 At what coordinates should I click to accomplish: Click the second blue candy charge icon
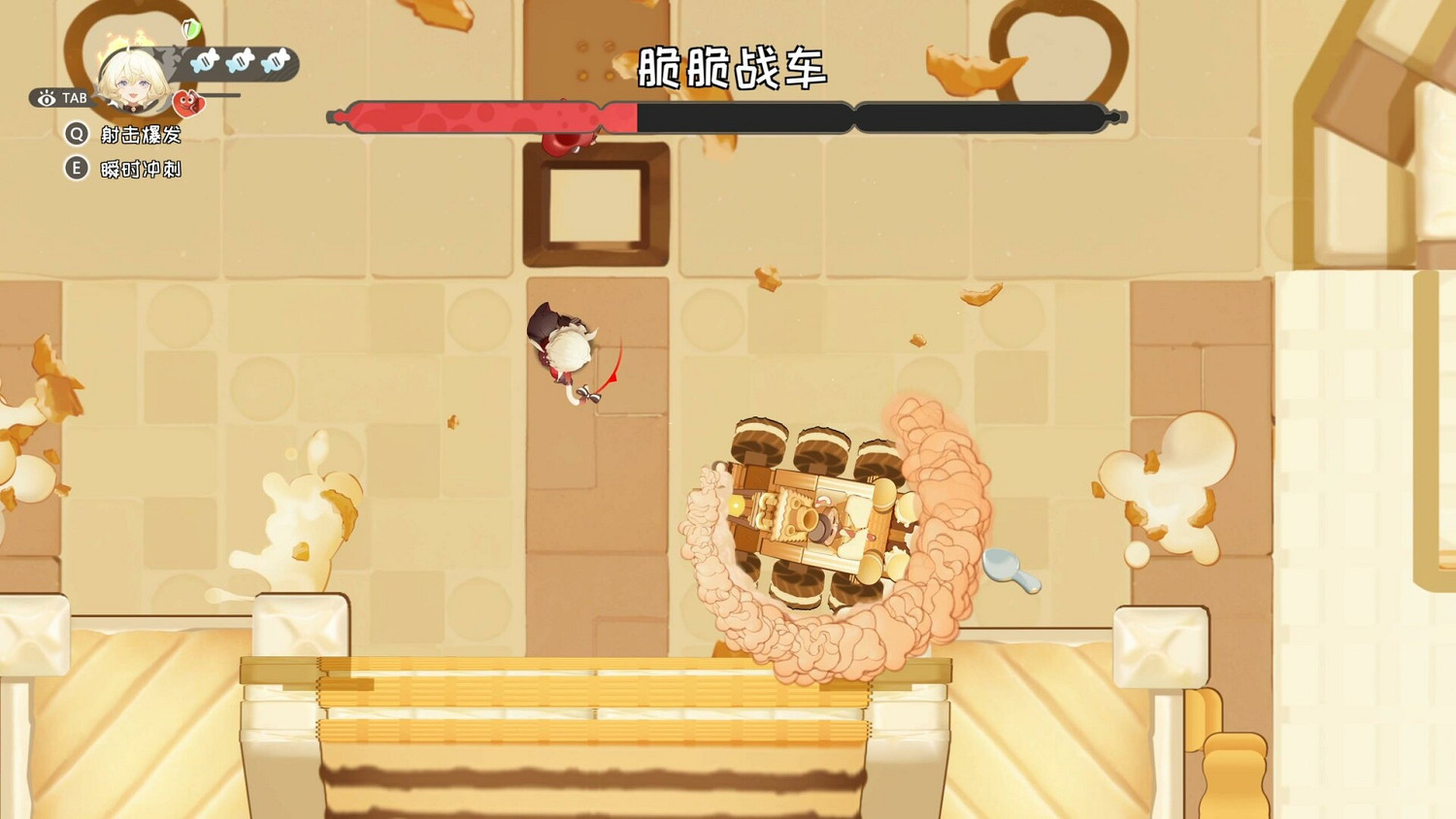coord(239,62)
